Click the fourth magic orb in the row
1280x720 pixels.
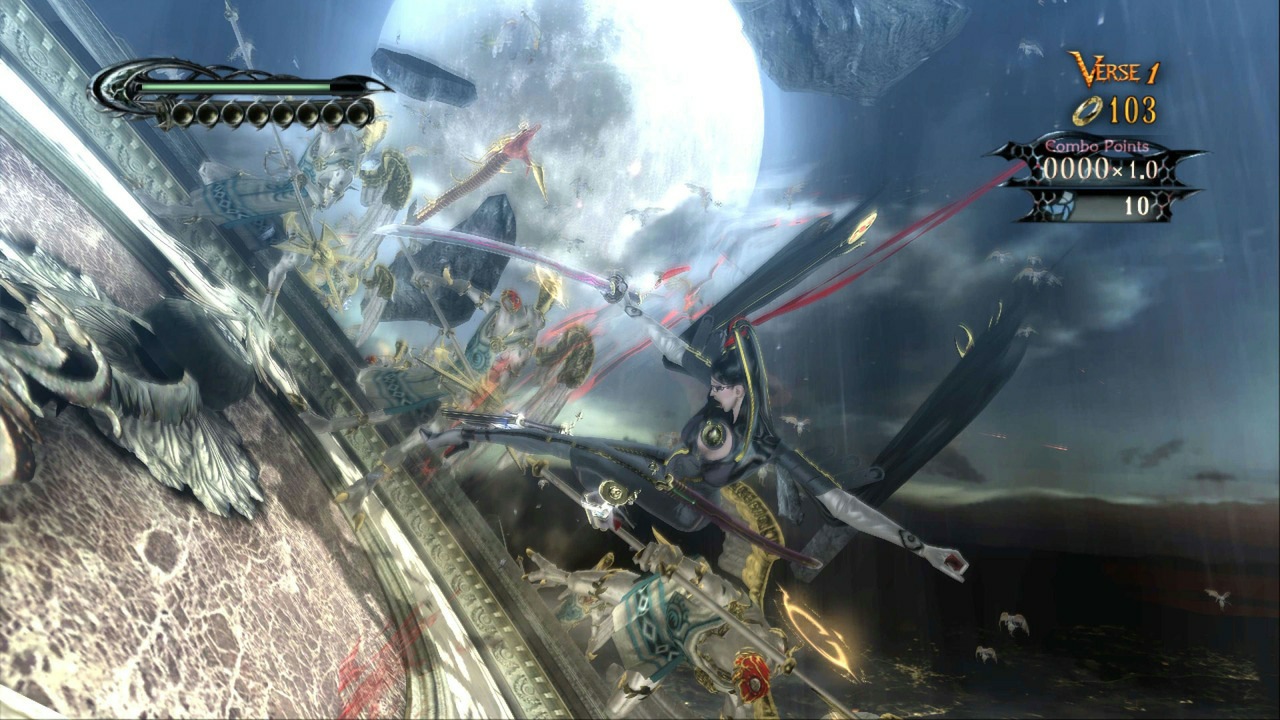(x=259, y=114)
